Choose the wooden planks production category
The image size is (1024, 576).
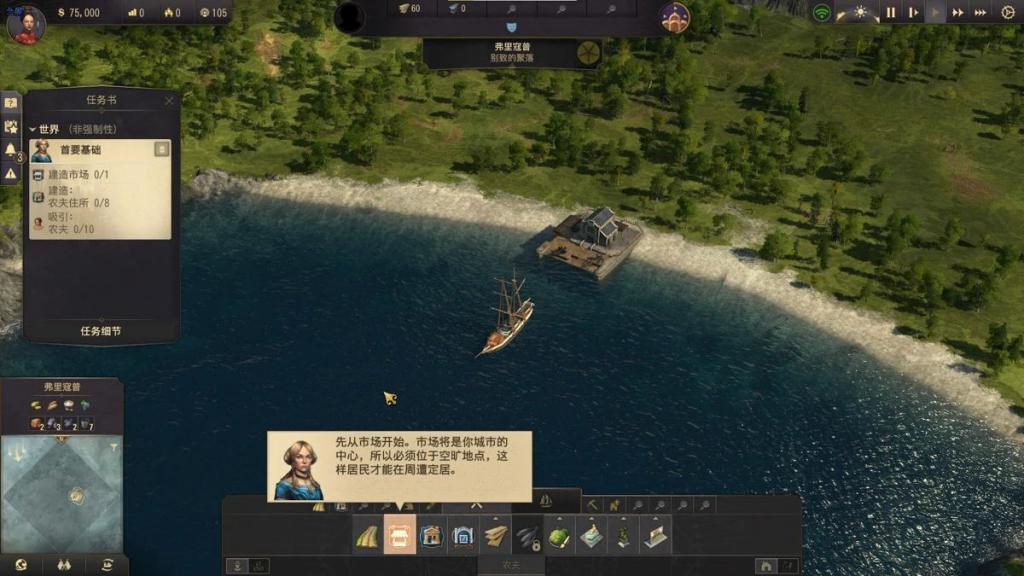[x=496, y=537]
